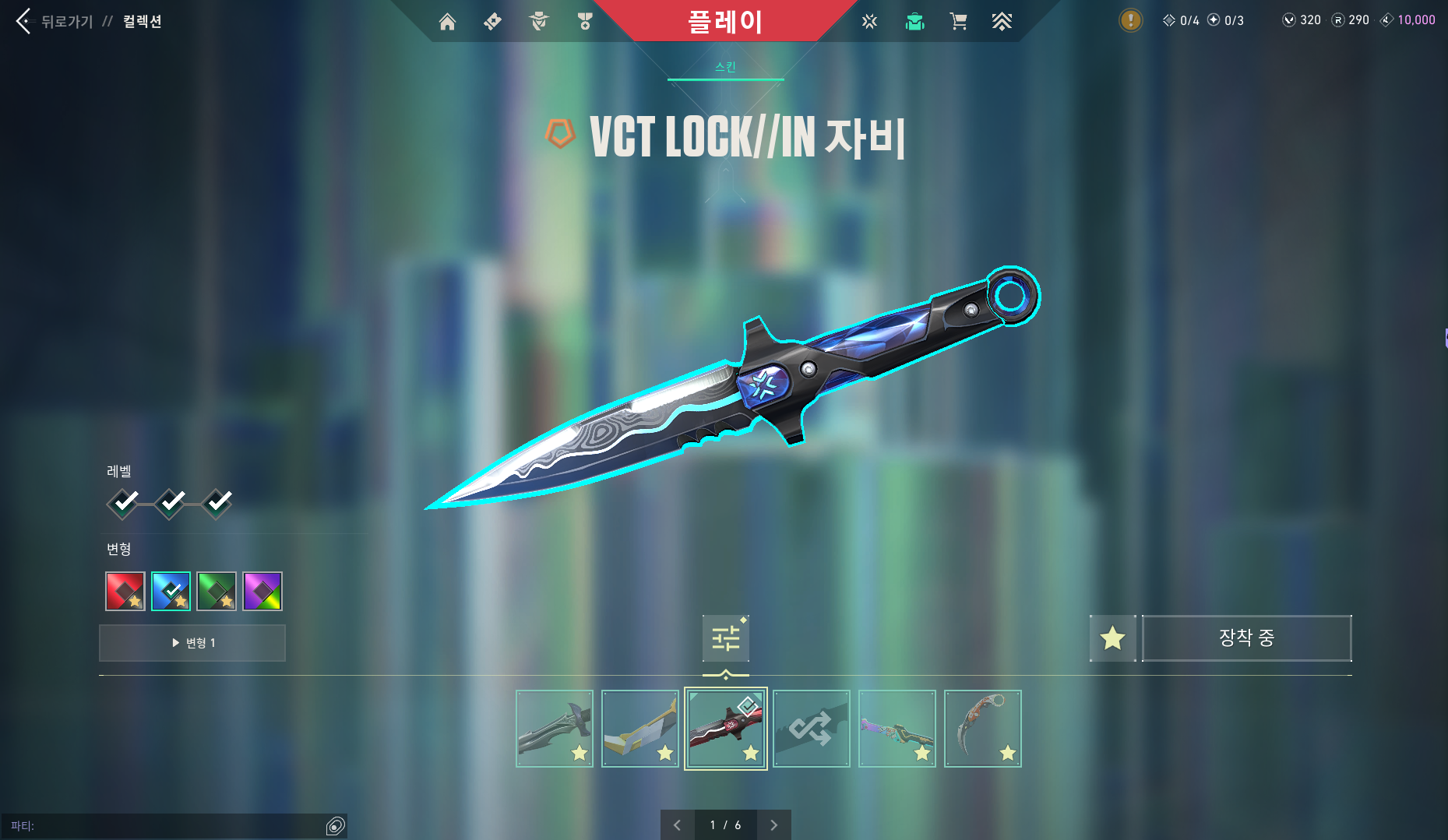The width and height of the screenshot is (1448, 840).
Task: Select the red variant swatch
Action: [x=125, y=592]
